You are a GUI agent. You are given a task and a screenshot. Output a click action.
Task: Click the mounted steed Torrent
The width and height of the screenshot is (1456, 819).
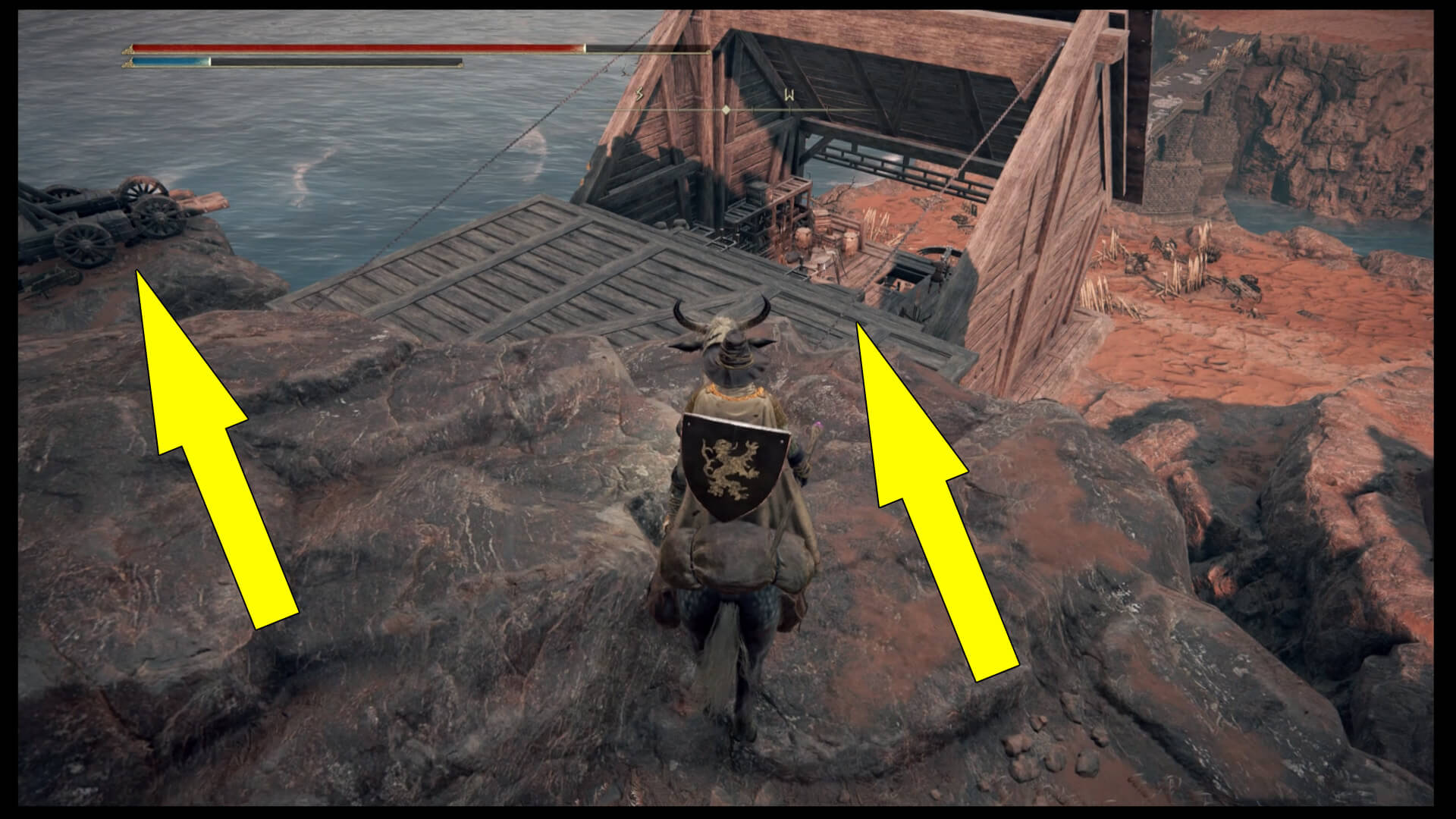click(x=728, y=607)
